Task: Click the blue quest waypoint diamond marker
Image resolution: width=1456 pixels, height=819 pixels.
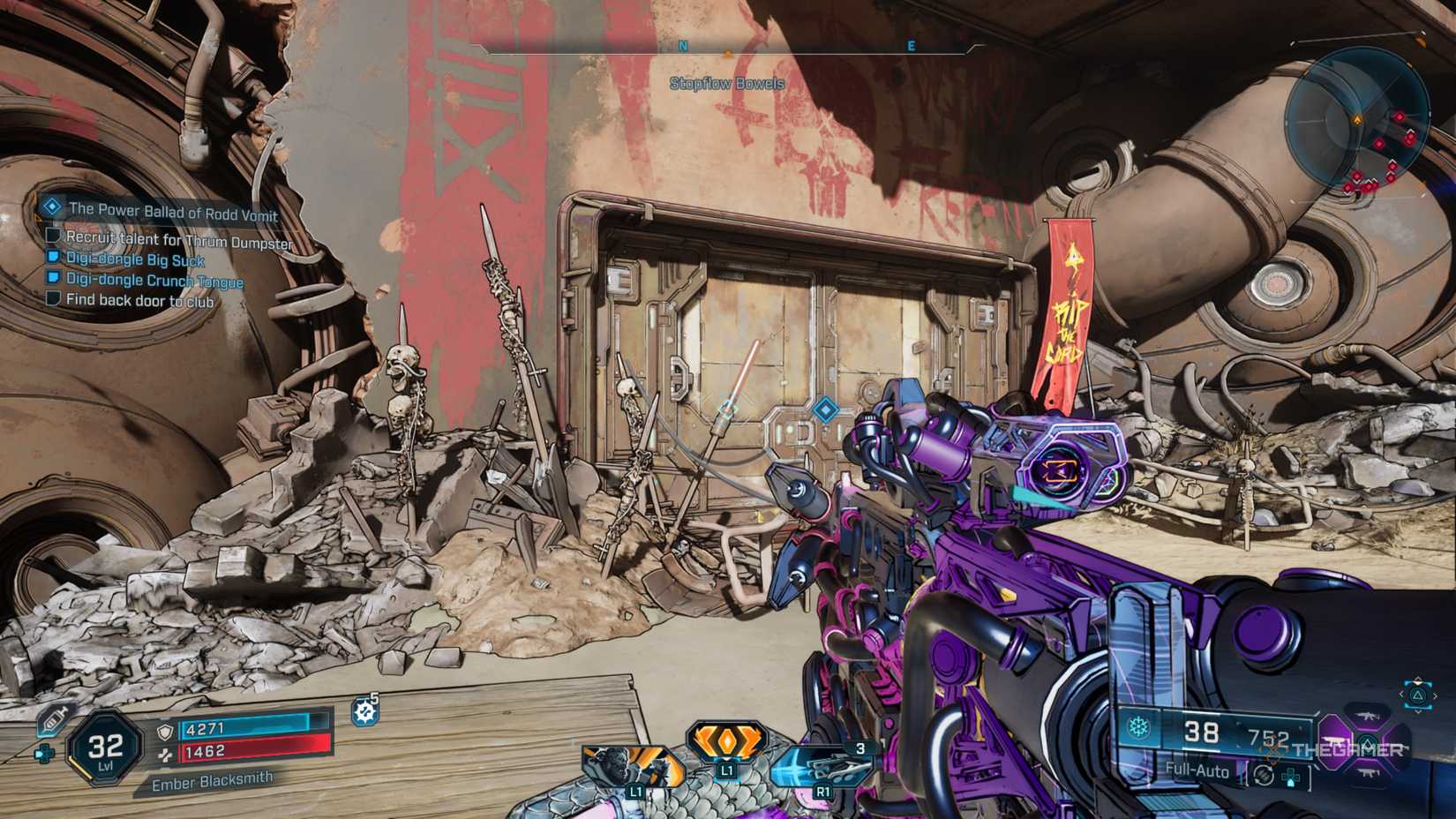Action: click(x=825, y=409)
